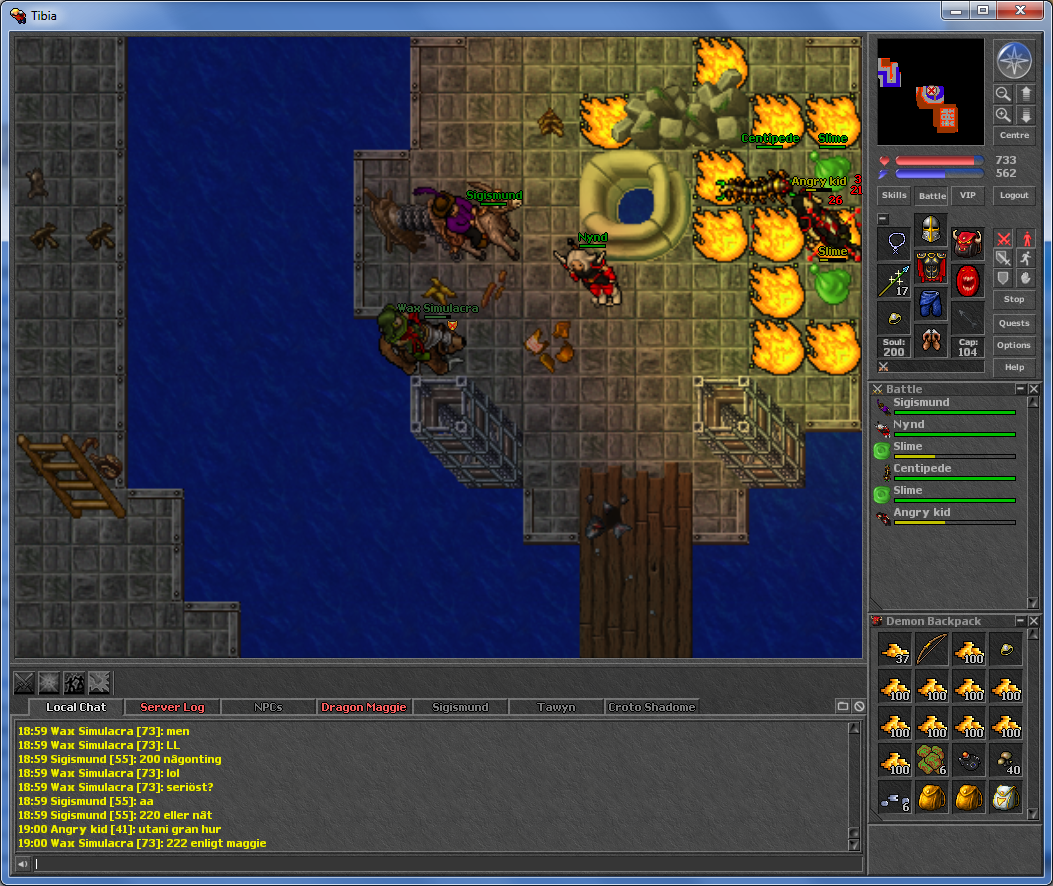
Task: Click the minimap display
Action: (931, 92)
